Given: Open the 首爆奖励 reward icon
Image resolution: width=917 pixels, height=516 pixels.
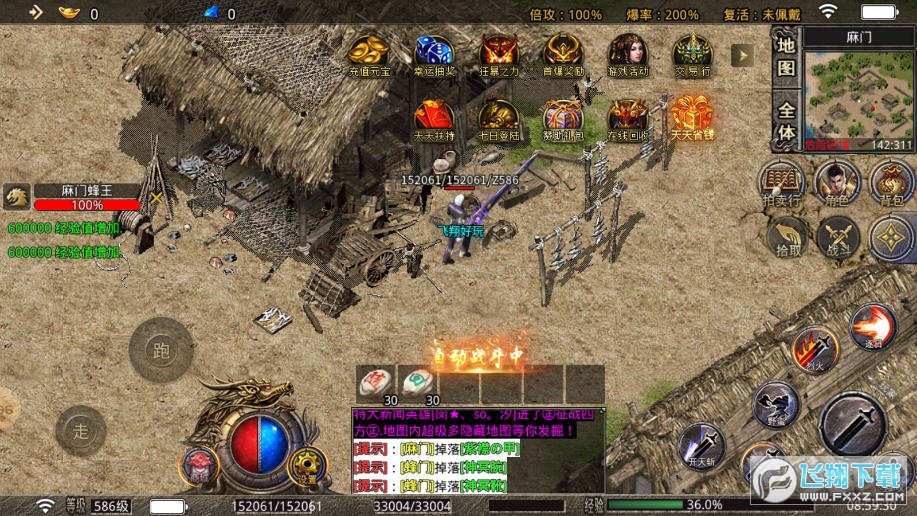Looking at the screenshot, I should tap(563, 55).
